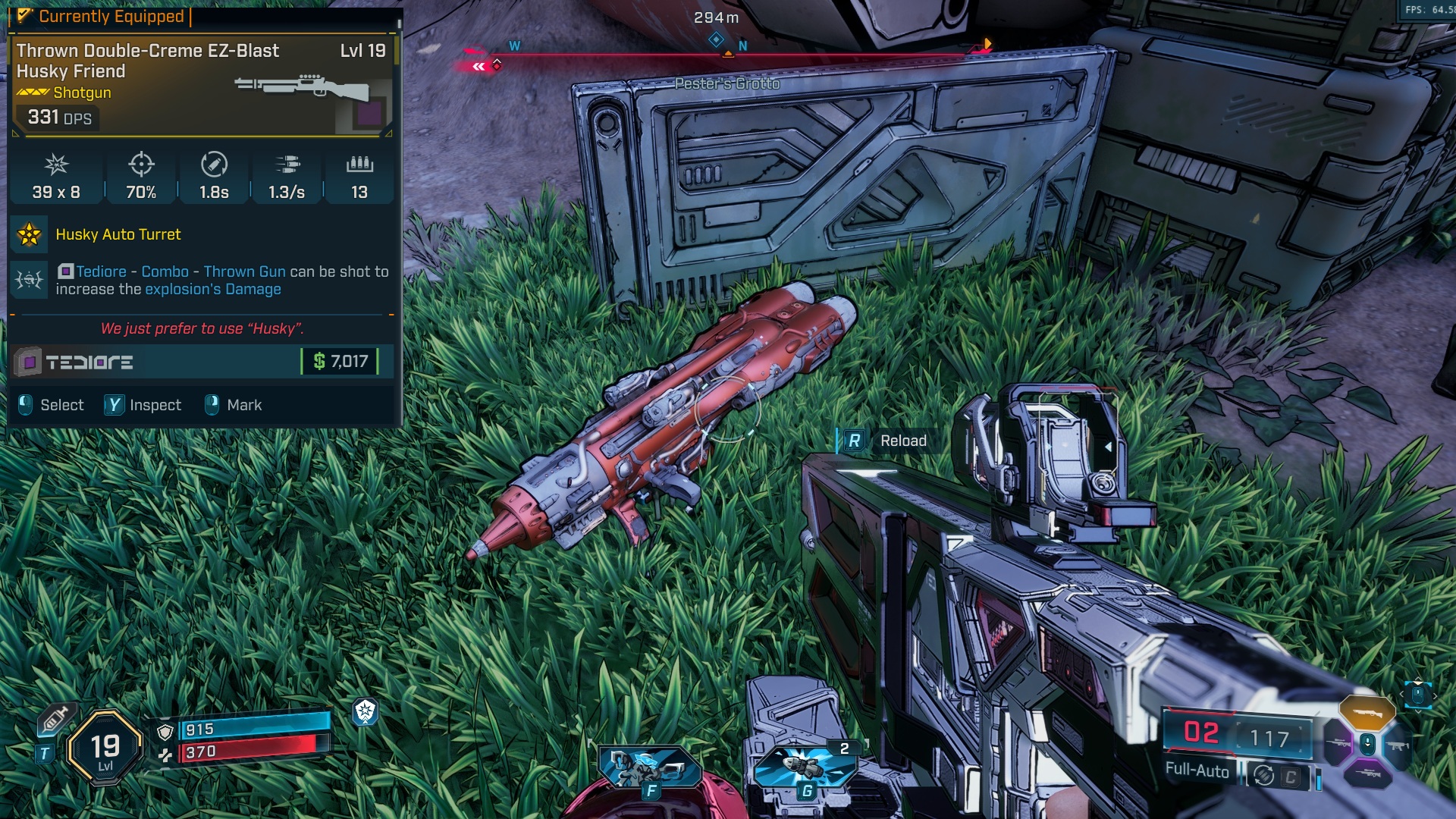Click the star shield buff icon
Screen dimensions: 1456x819
point(365,711)
